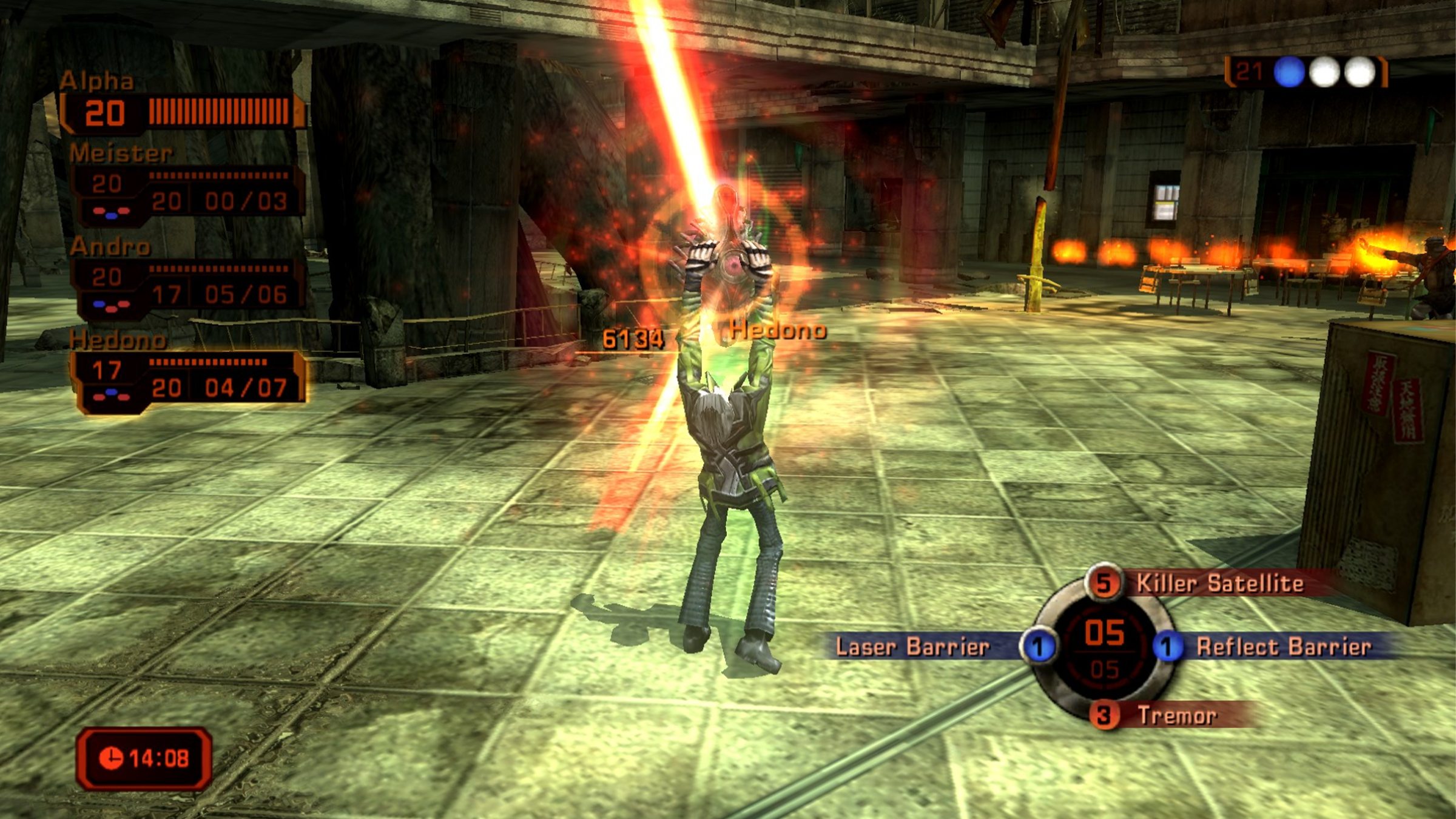Activate the Killer Satellite ability
The height and width of the screenshot is (819, 1456).
tap(1218, 584)
